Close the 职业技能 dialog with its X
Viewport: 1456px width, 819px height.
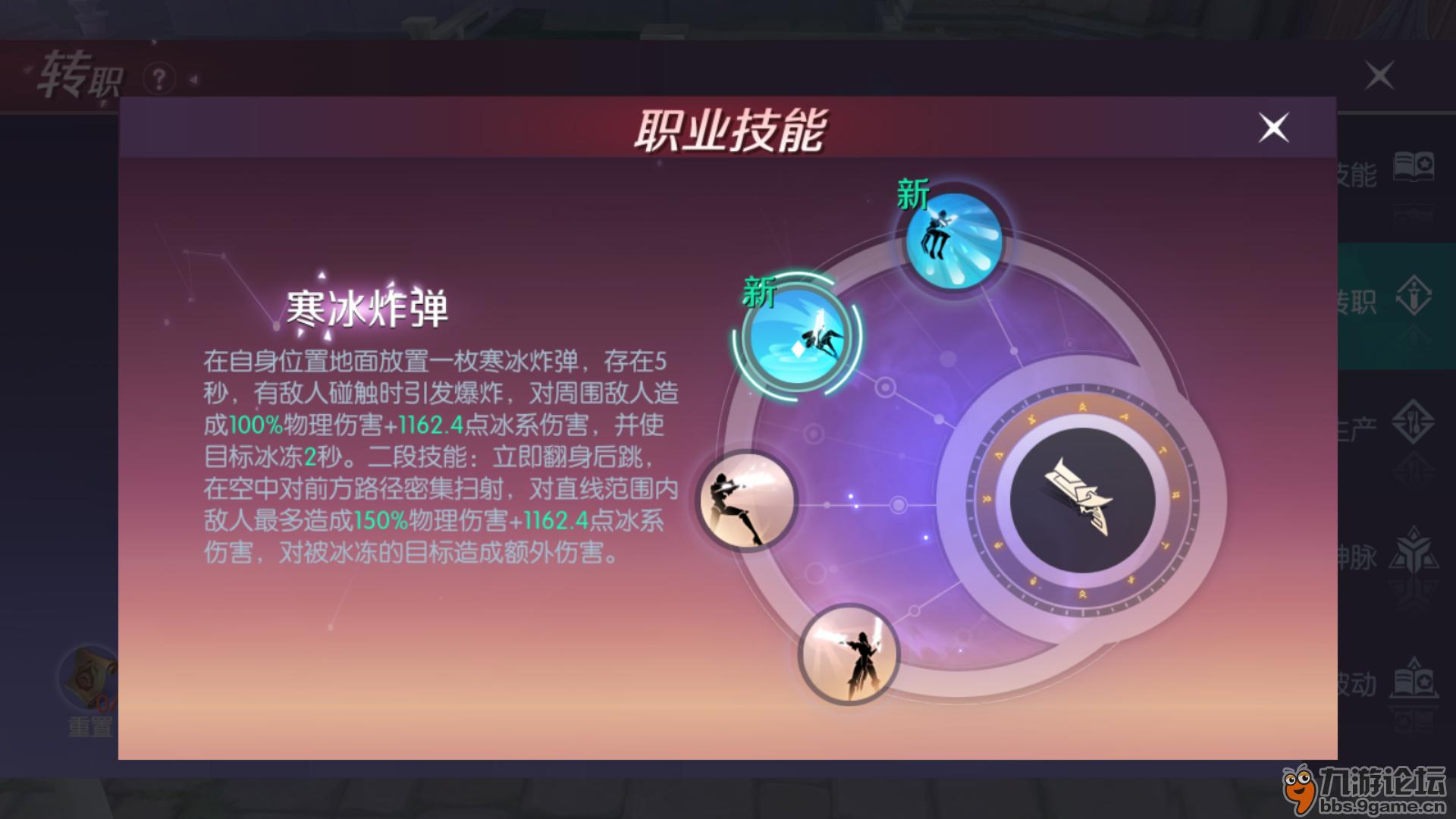click(1274, 128)
